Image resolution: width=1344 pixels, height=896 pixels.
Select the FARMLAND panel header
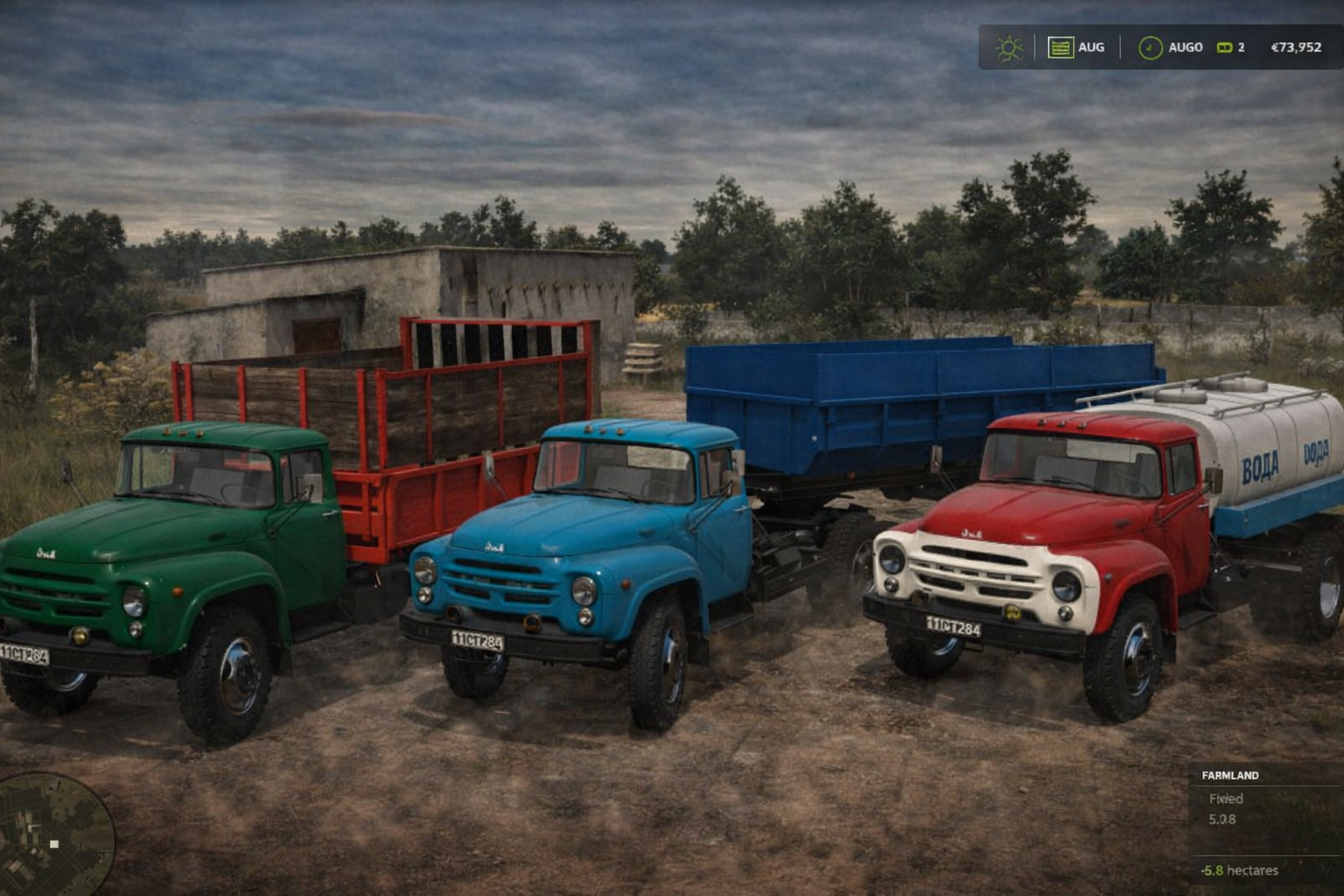coord(1229,775)
